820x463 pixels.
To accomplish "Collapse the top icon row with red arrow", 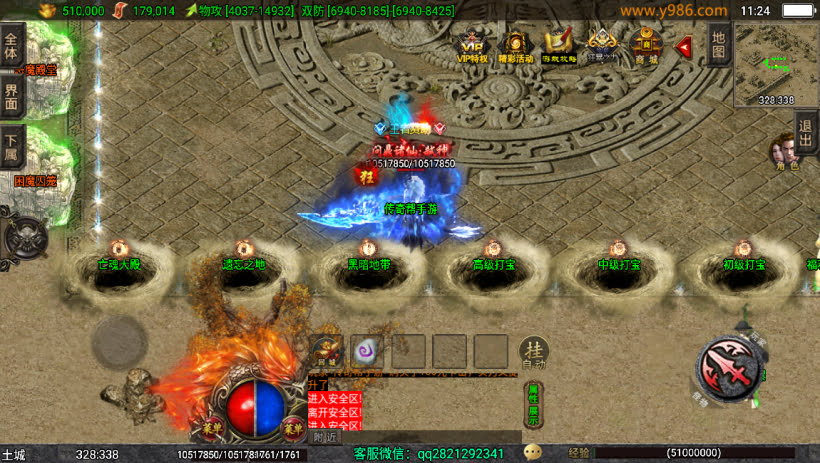I will [x=685, y=47].
